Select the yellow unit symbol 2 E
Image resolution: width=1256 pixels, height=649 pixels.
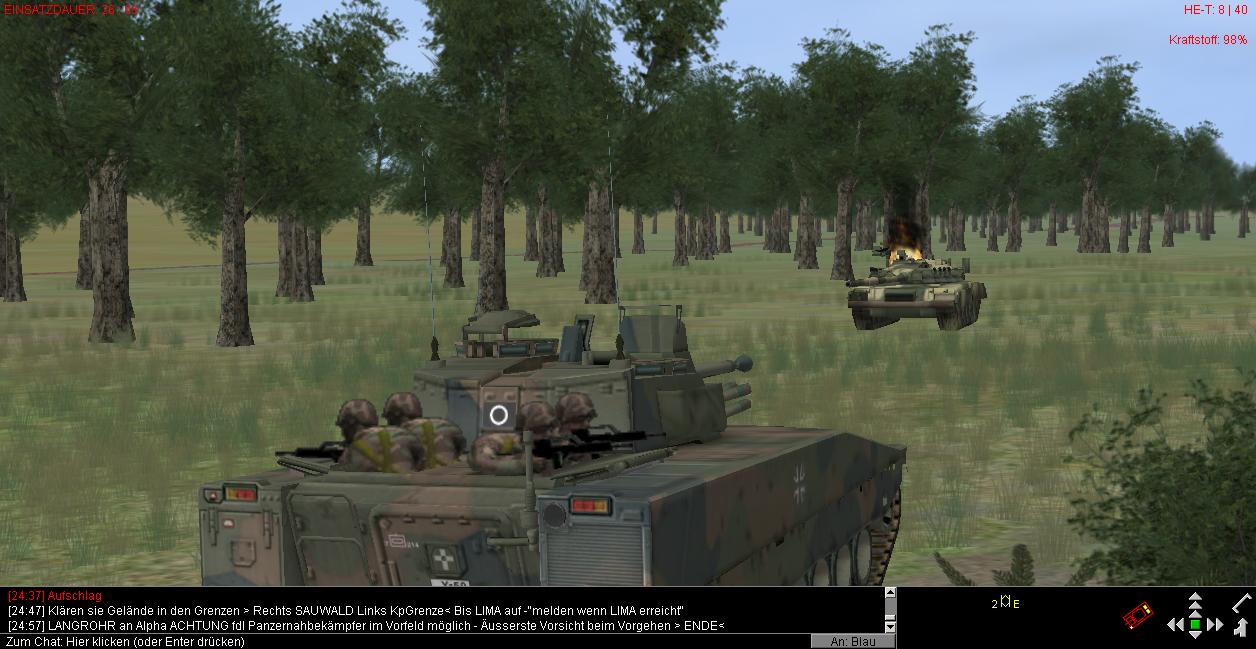[1006, 603]
